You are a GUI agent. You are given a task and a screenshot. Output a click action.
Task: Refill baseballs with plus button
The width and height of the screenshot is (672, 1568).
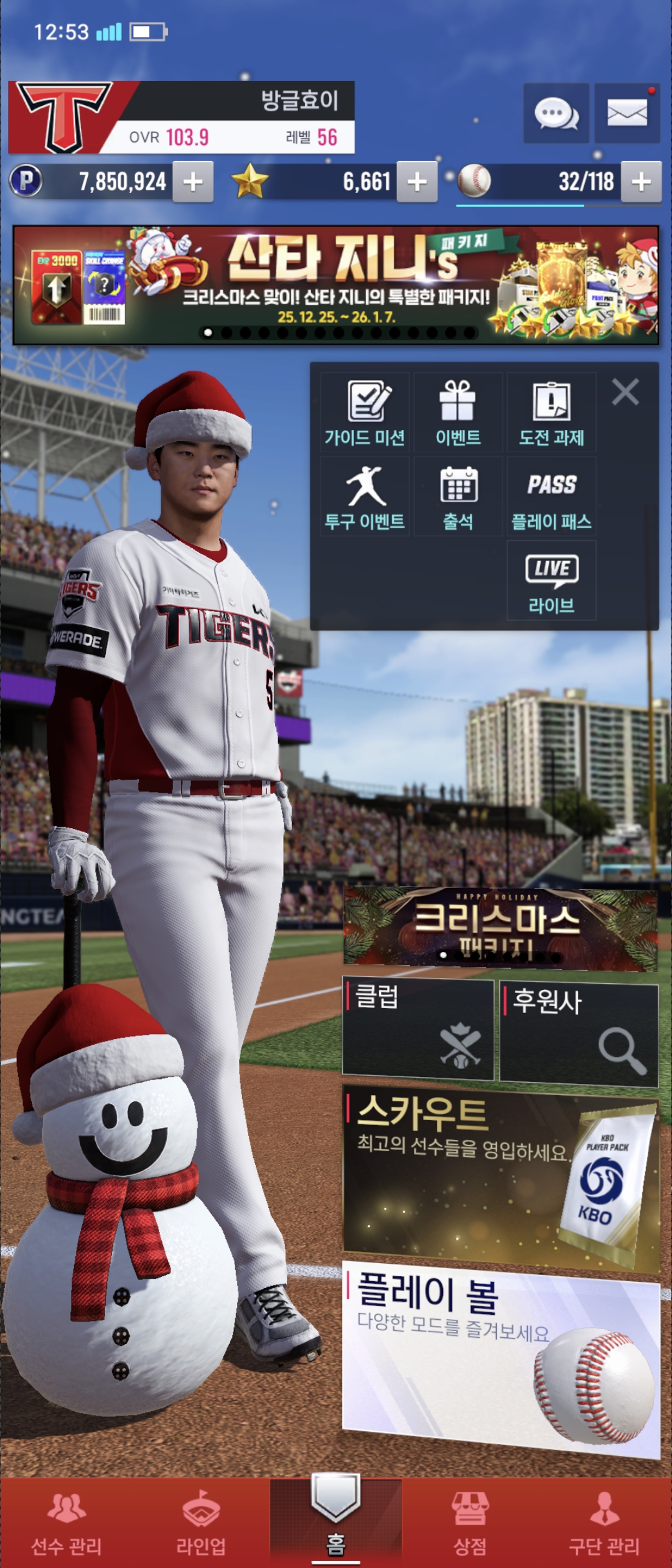point(641,182)
